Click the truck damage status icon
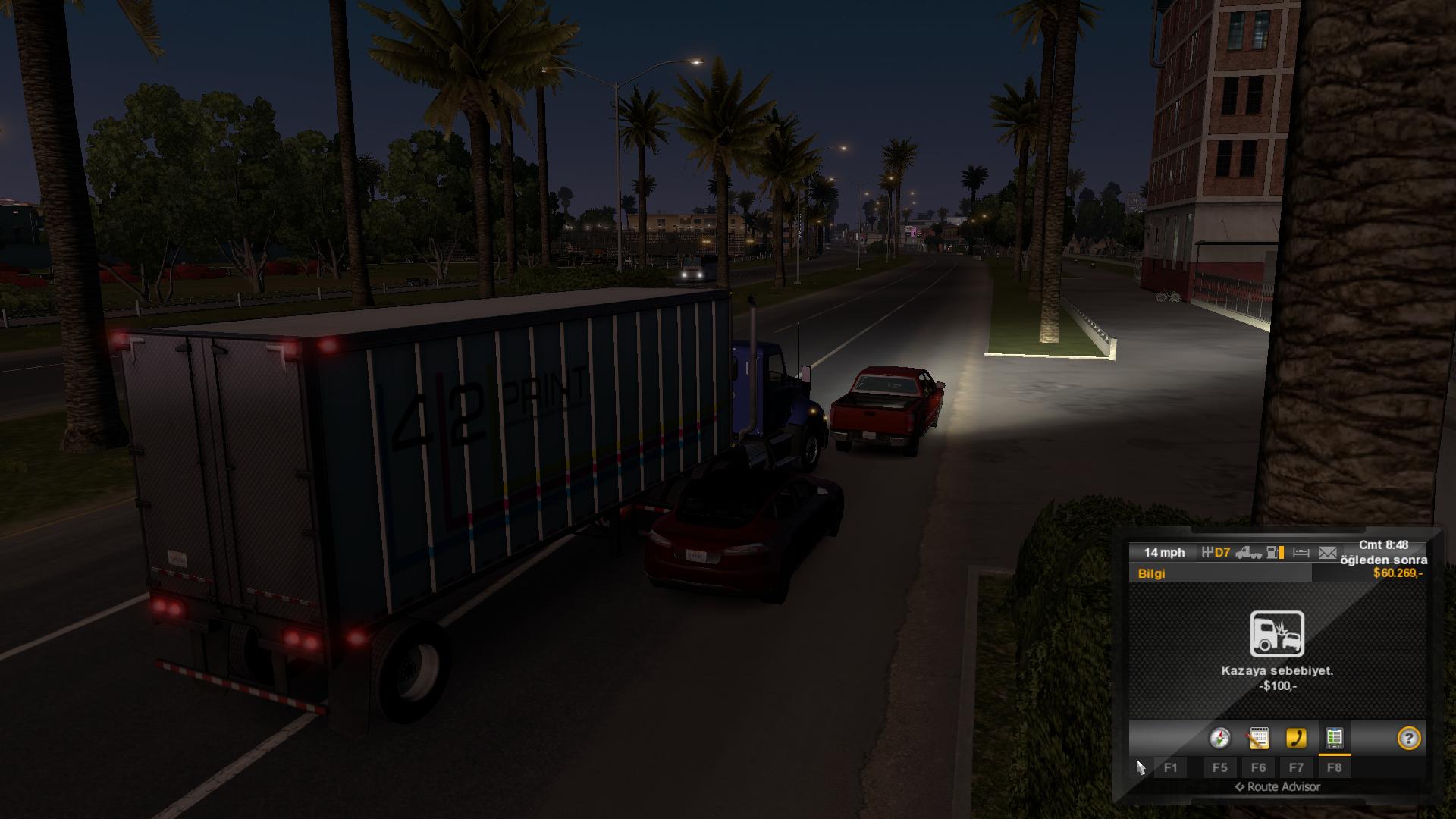Screen dimensions: 1456x819 [1248, 553]
